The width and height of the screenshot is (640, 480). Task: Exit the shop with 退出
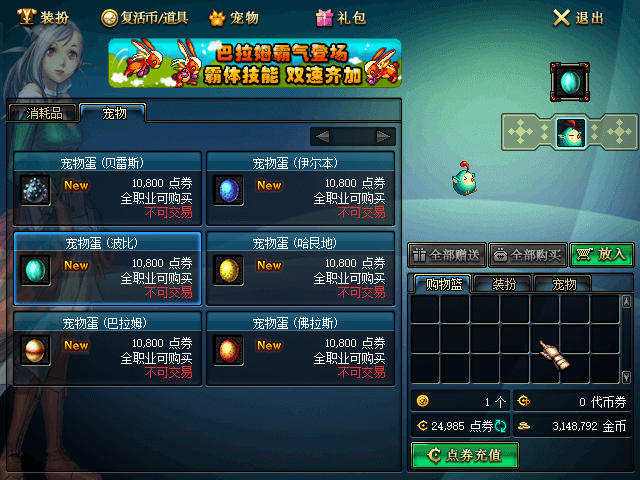579,17
